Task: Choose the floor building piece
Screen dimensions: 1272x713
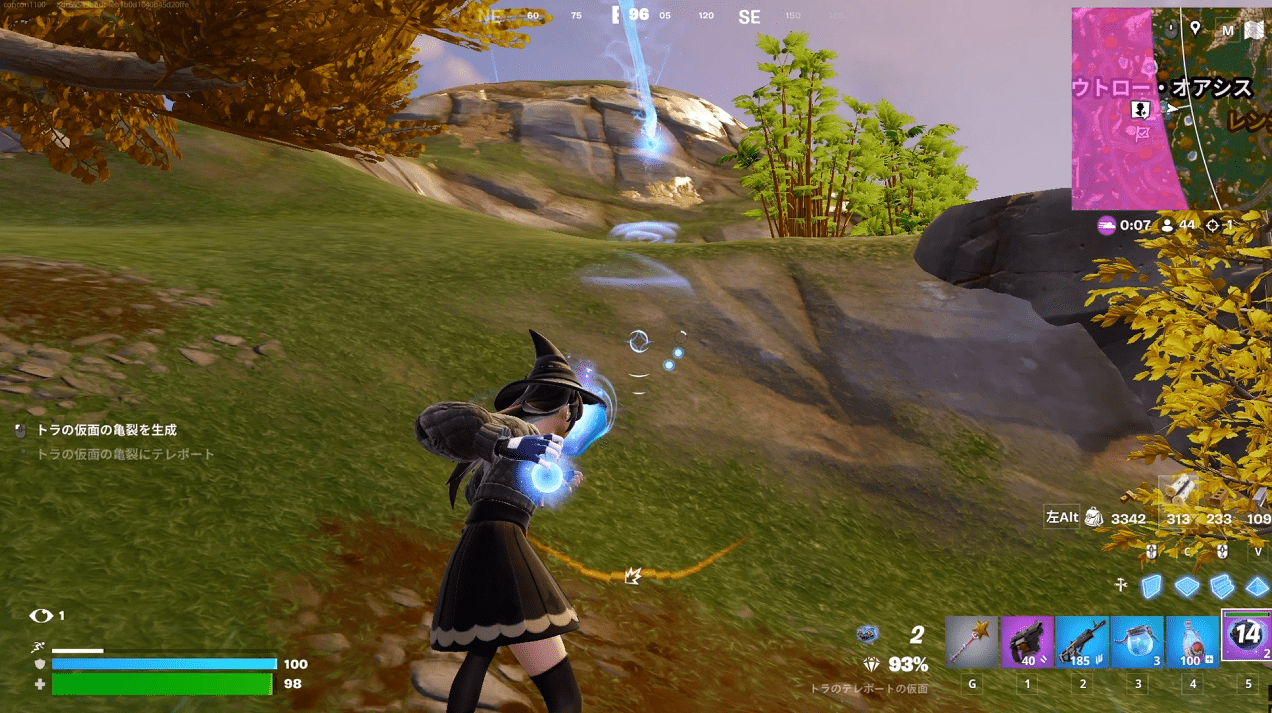Action: [1187, 586]
